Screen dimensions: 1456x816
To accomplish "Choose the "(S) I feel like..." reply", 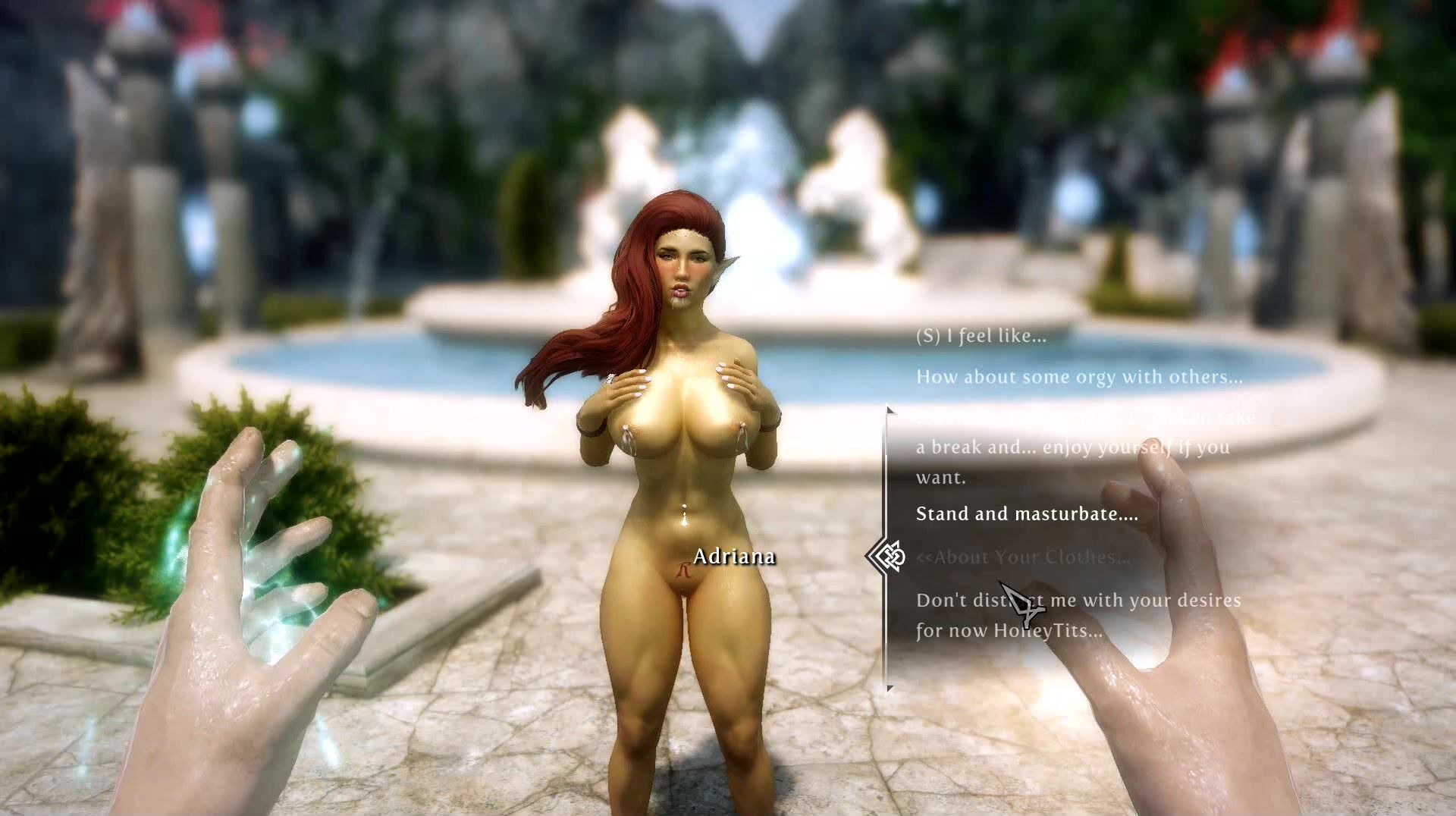I will coord(981,336).
